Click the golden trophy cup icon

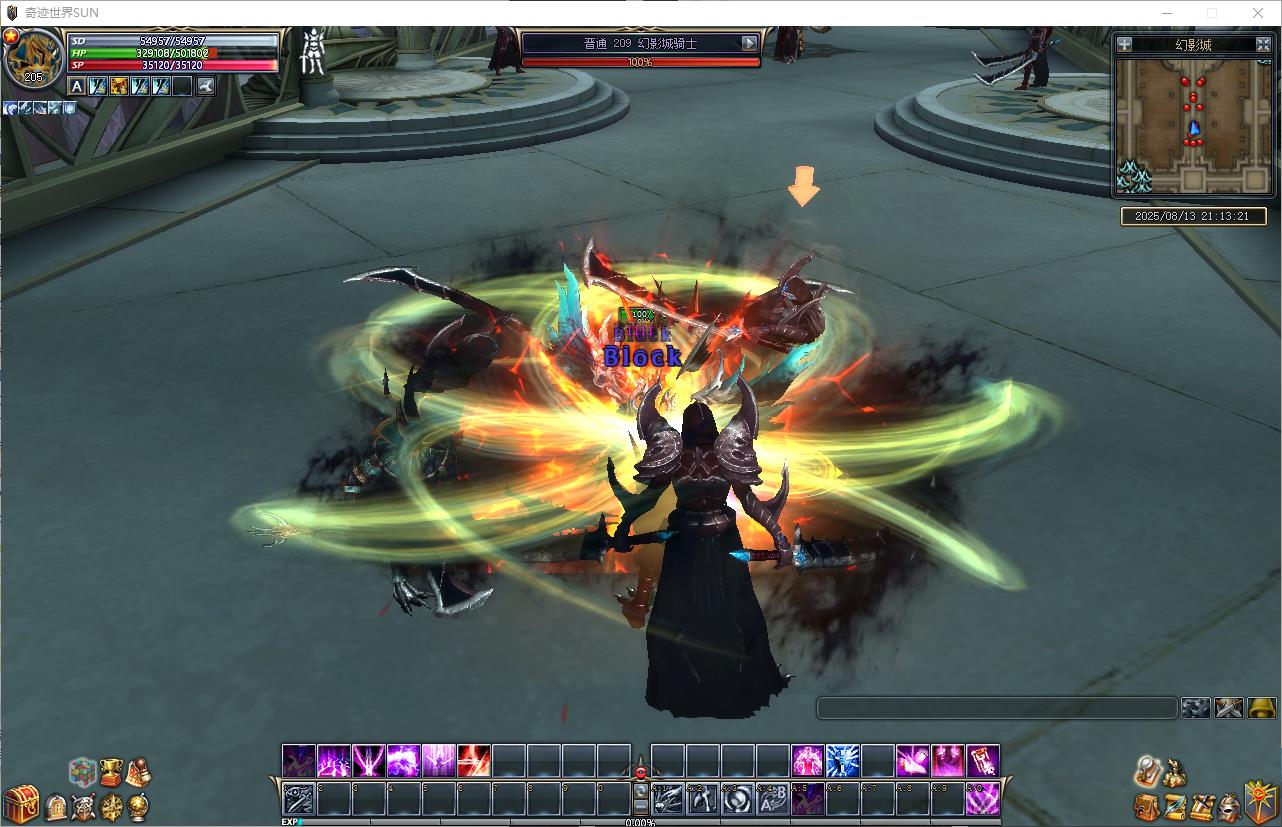110,771
